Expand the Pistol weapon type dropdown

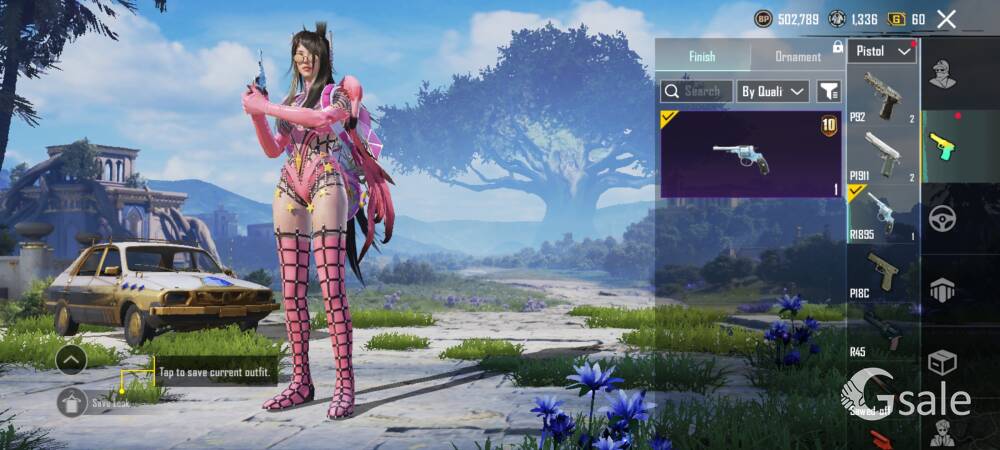coord(882,51)
